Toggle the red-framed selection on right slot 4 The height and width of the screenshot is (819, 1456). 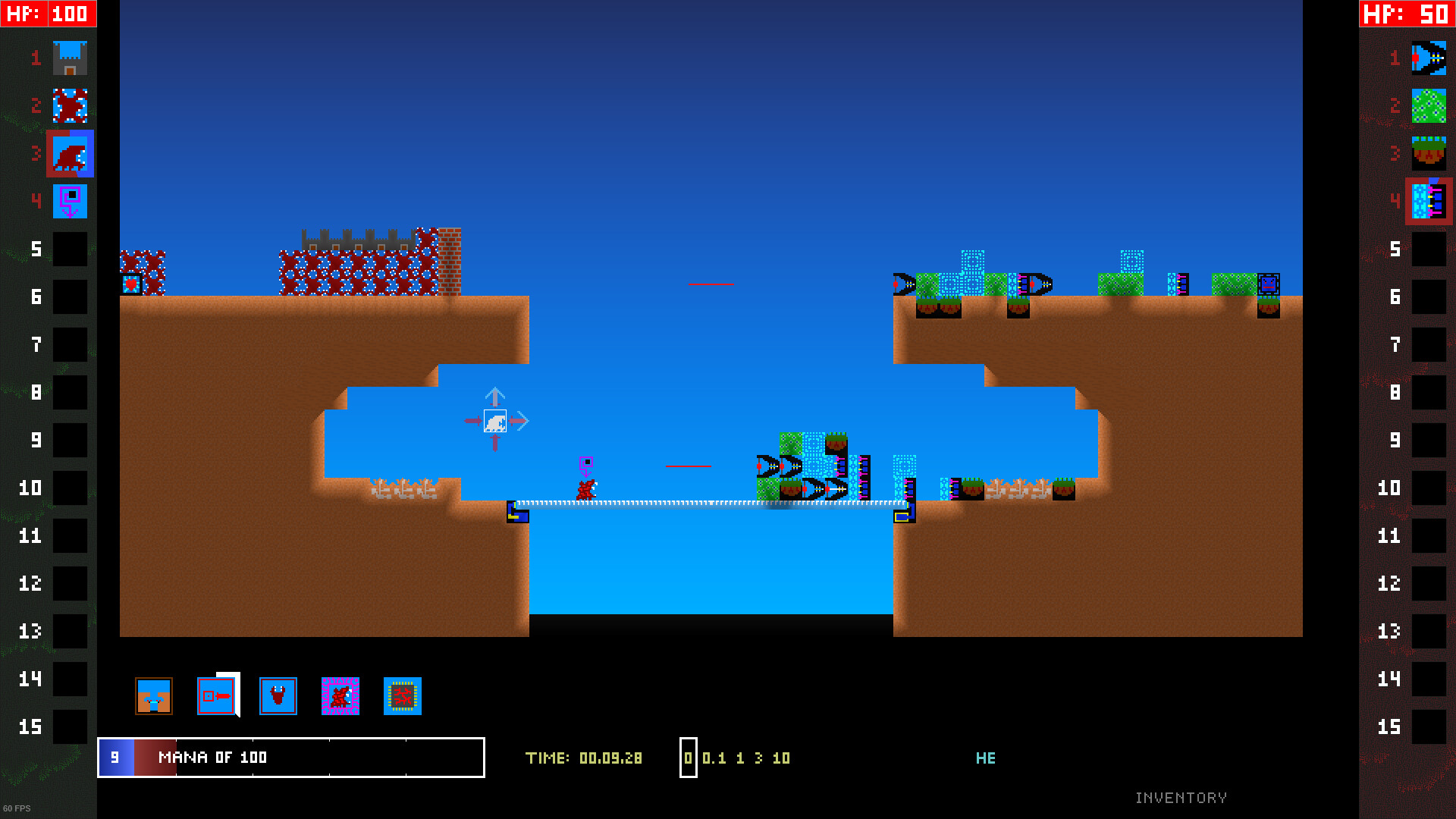tap(1429, 201)
